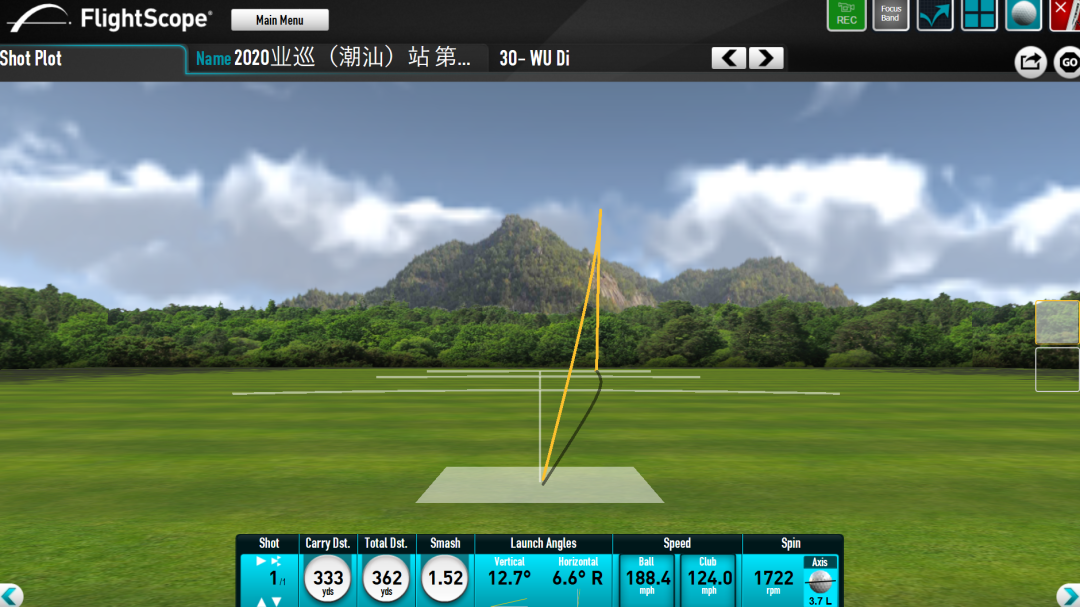Click the red X button
The height and width of the screenshot is (607, 1080).
(1066, 15)
